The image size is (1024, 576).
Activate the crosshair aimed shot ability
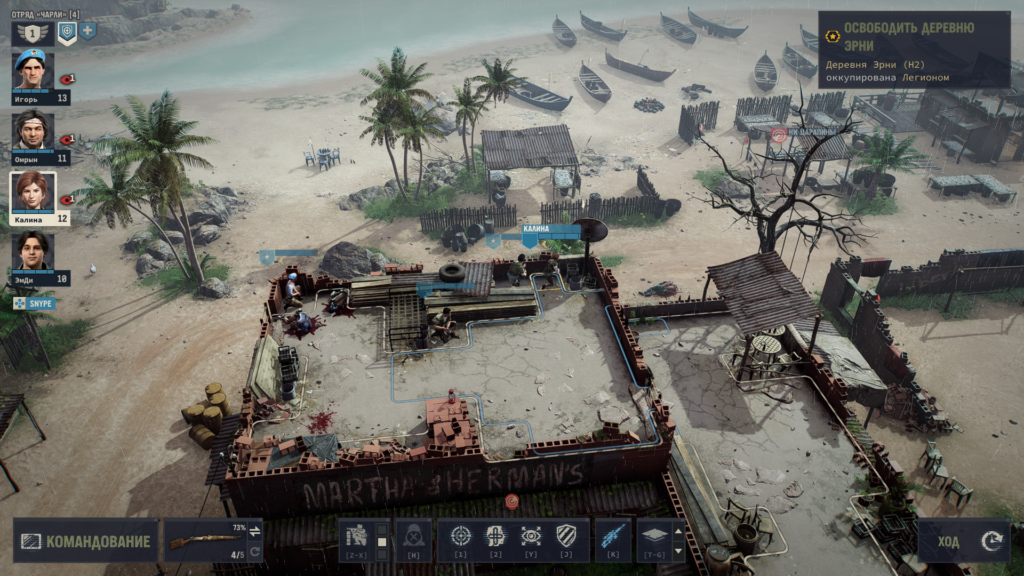(461, 536)
